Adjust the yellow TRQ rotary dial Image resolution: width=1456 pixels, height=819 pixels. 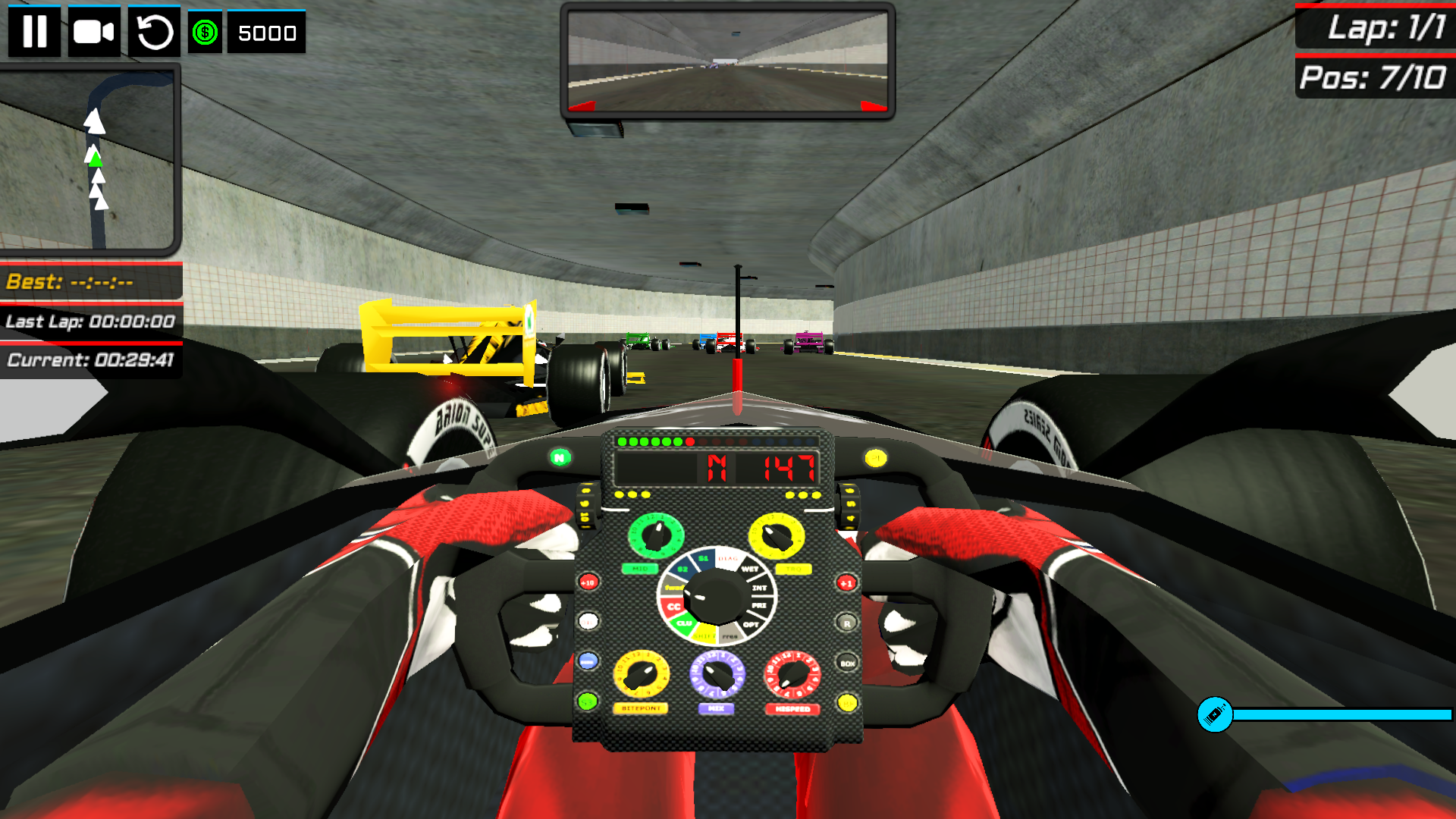[x=777, y=535]
